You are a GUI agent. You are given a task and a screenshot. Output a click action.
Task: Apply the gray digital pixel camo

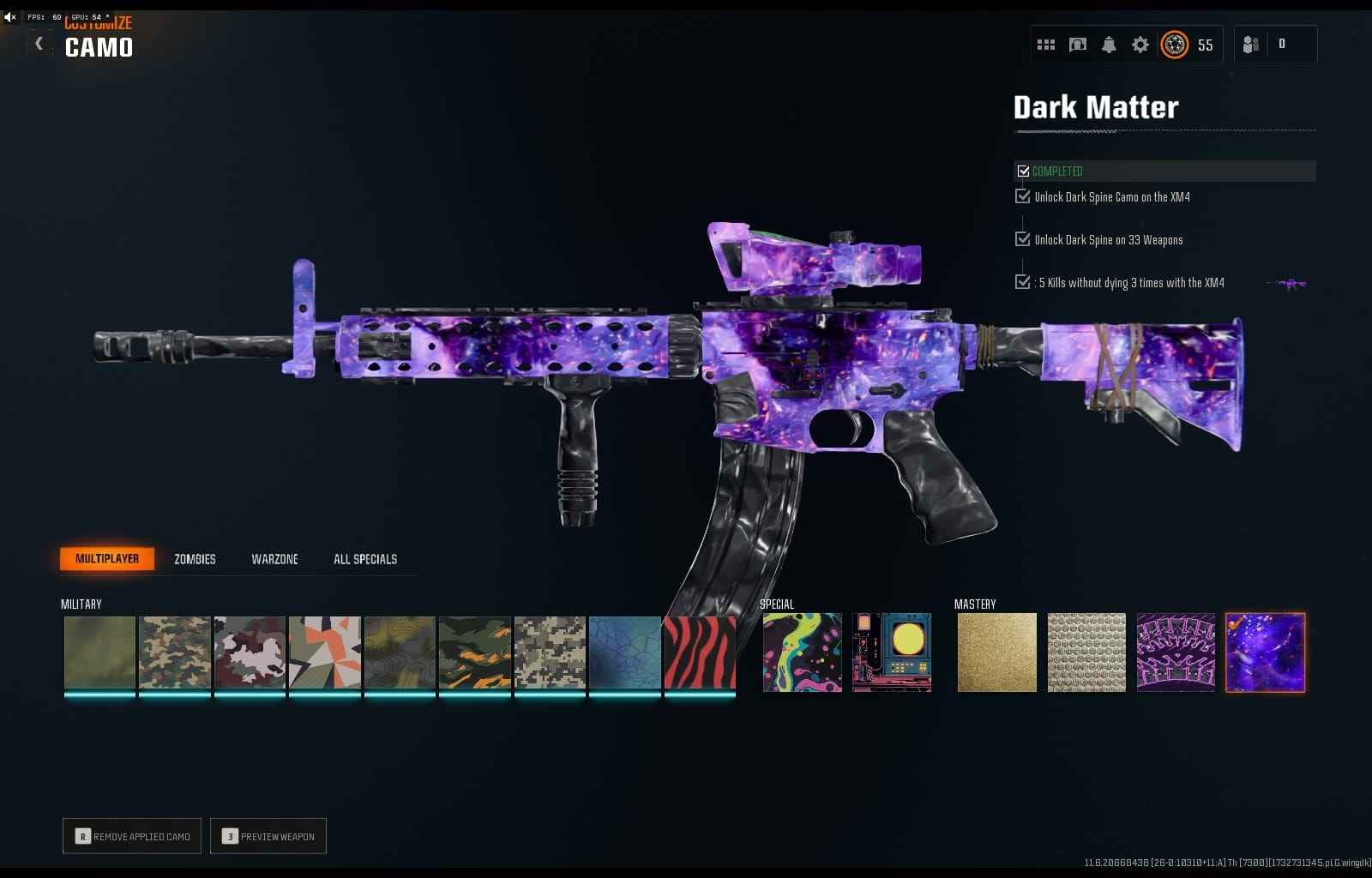[550, 652]
